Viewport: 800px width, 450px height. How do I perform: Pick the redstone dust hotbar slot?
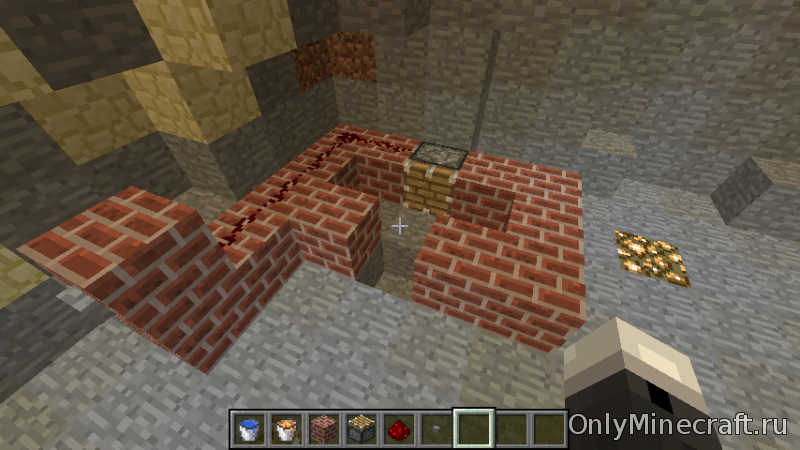[x=397, y=429]
